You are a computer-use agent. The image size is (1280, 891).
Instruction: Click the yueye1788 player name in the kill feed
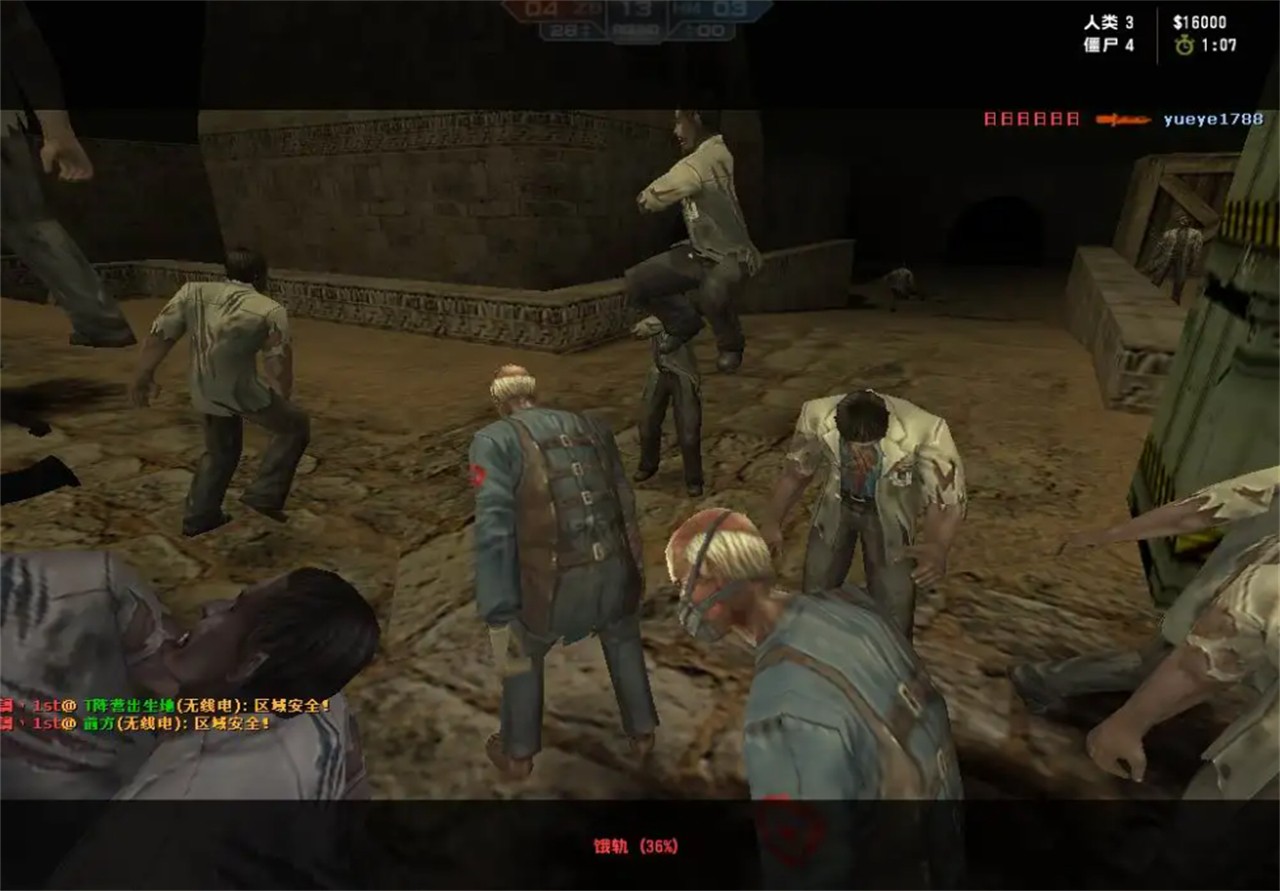tap(1213, 118)
